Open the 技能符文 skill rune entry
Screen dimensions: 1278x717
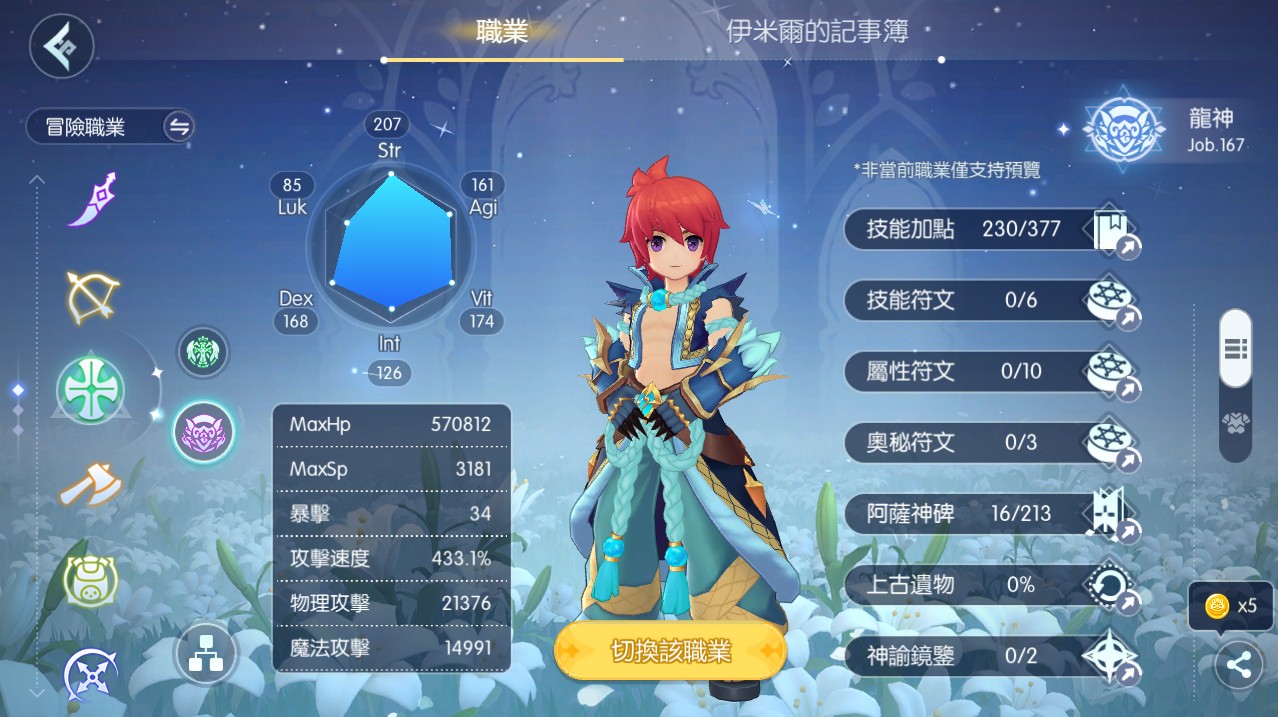pyautogui.click(x=990, y=300)
